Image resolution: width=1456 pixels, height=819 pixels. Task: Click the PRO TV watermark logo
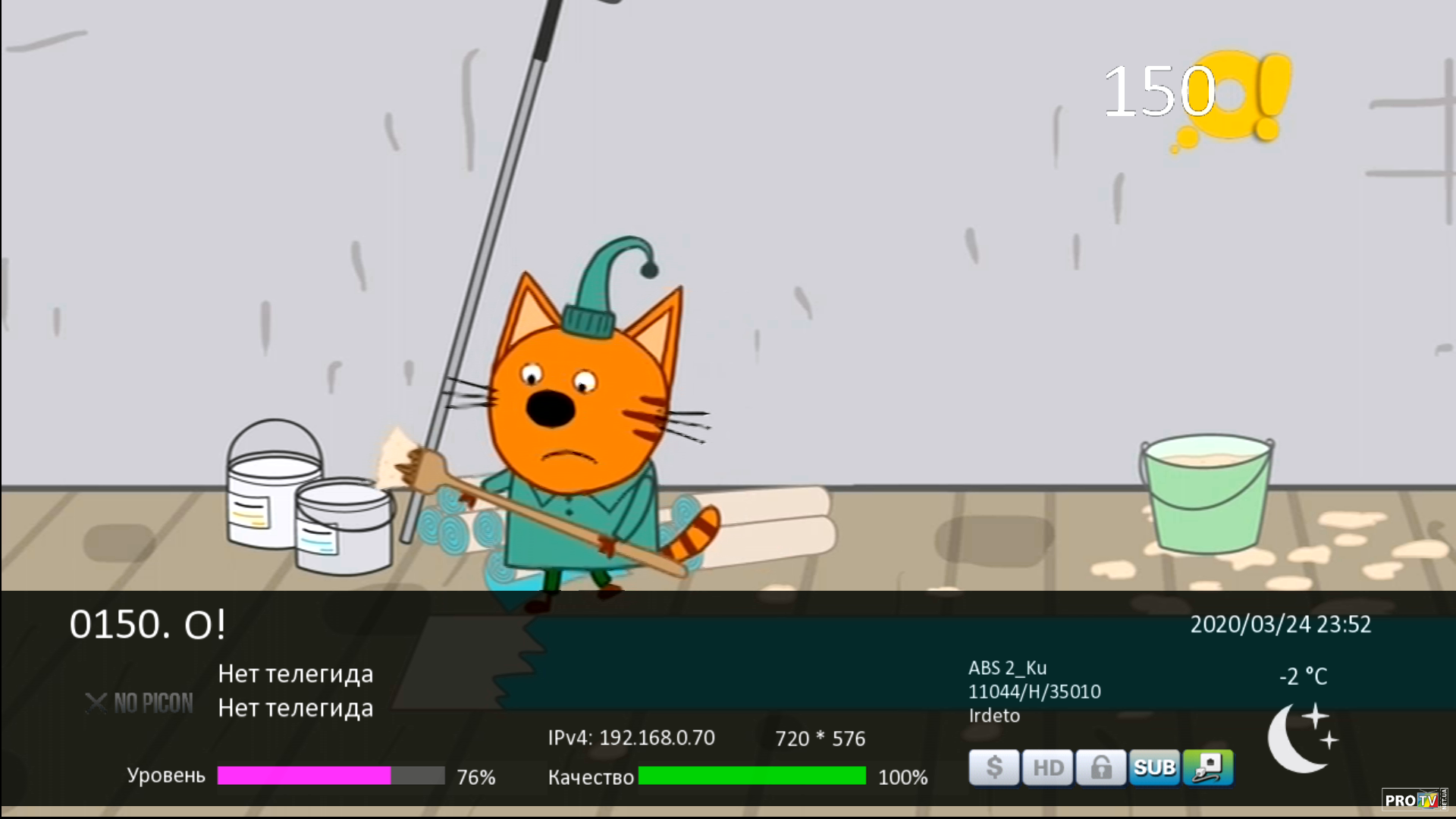1414,799
